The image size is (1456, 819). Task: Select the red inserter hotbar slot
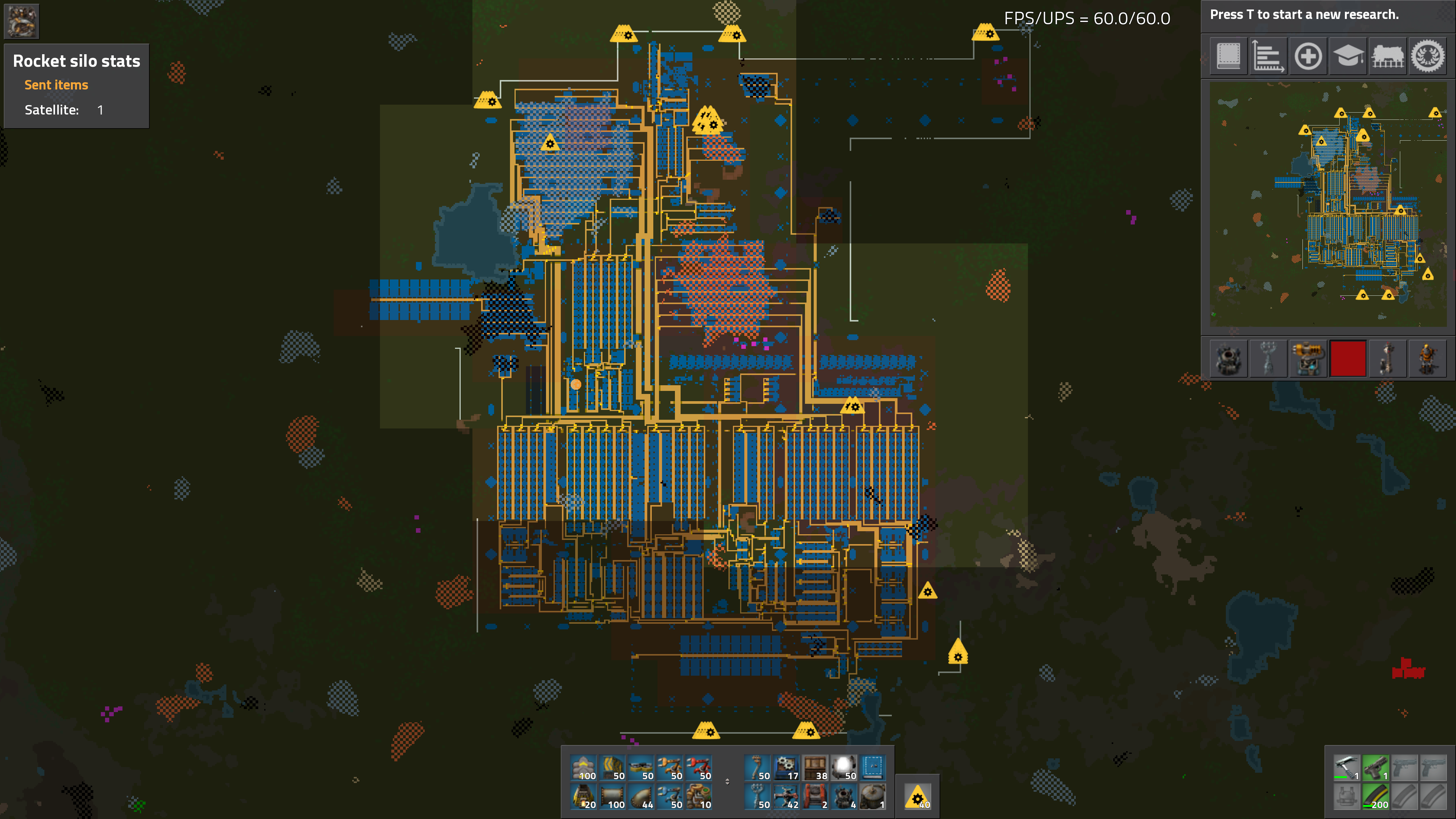(698, 768)
